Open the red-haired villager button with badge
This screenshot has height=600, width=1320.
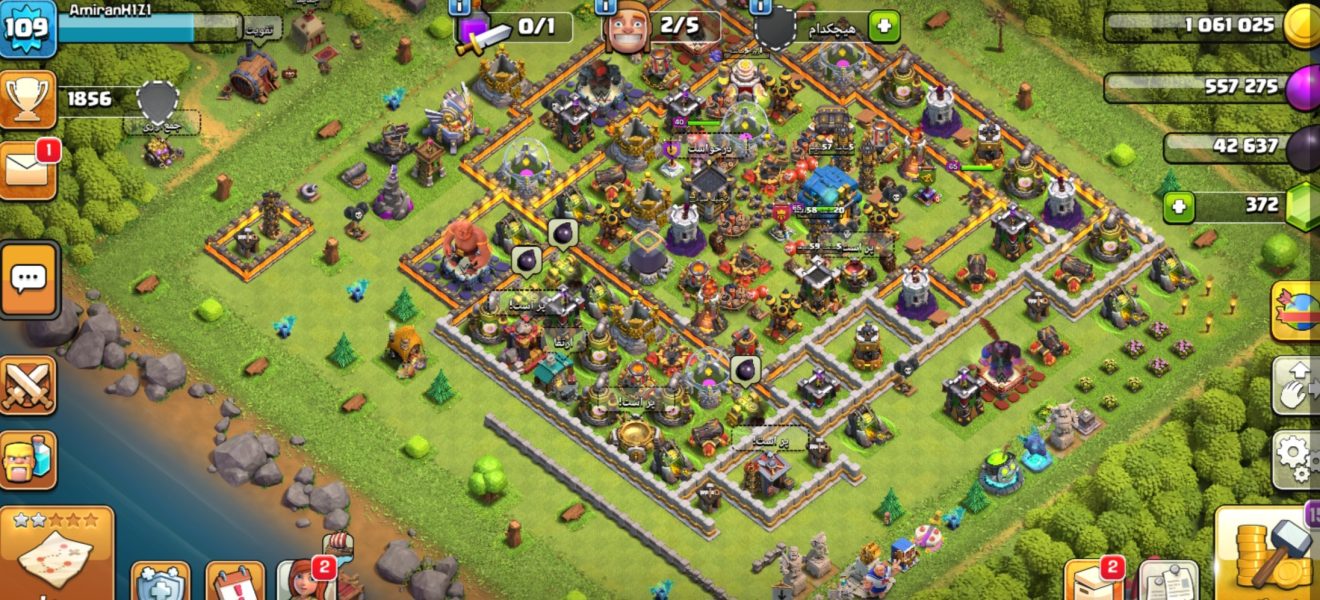[x=305, y=580]
